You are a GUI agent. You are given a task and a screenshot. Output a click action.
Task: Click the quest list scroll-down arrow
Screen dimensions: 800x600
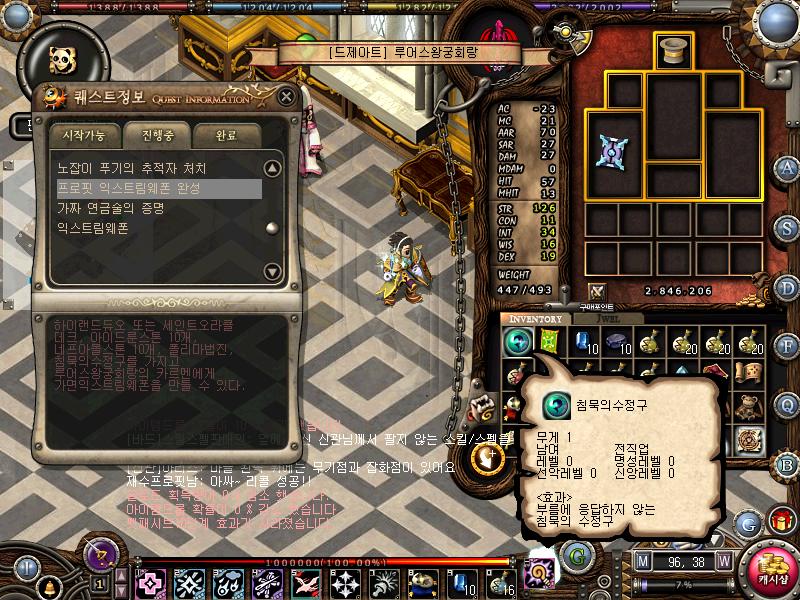click(x=271, y=271)
